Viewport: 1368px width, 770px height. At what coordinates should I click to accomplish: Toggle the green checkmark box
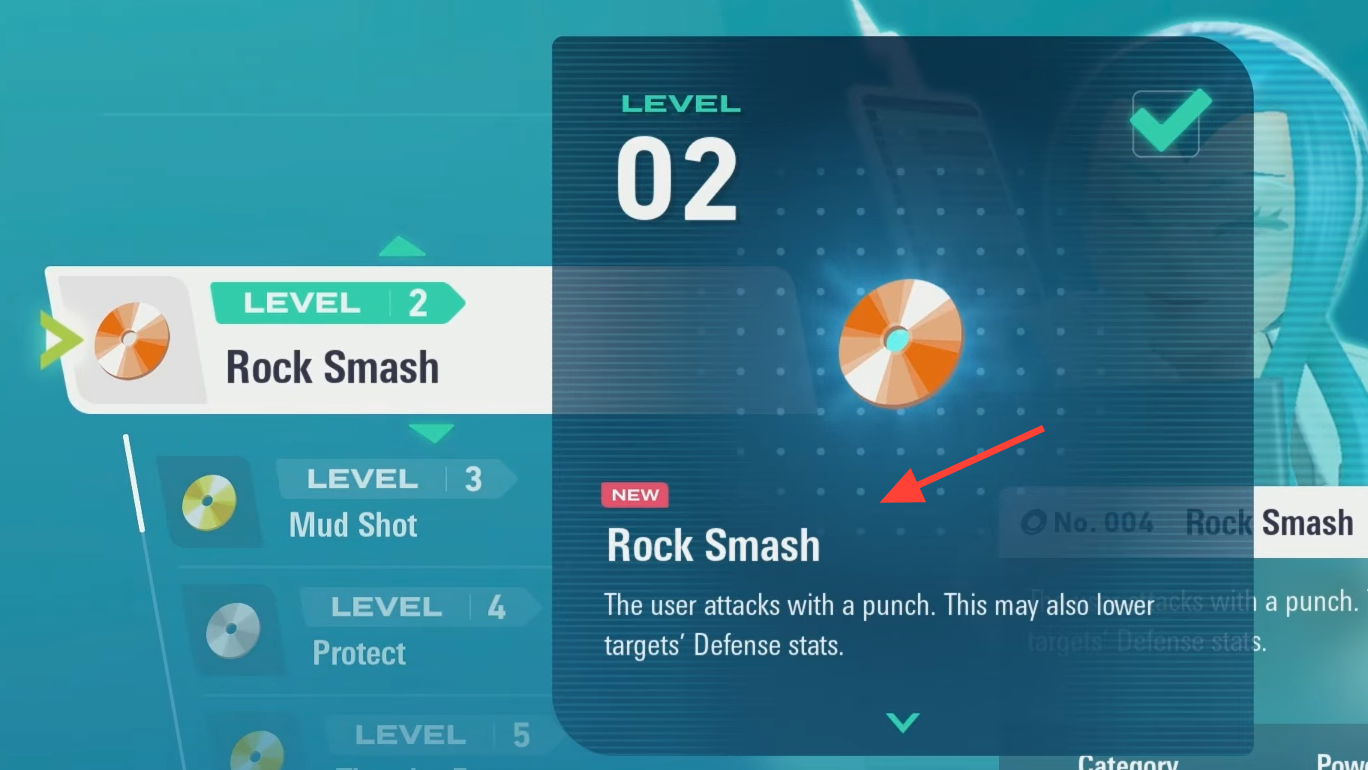[1166, 123]
